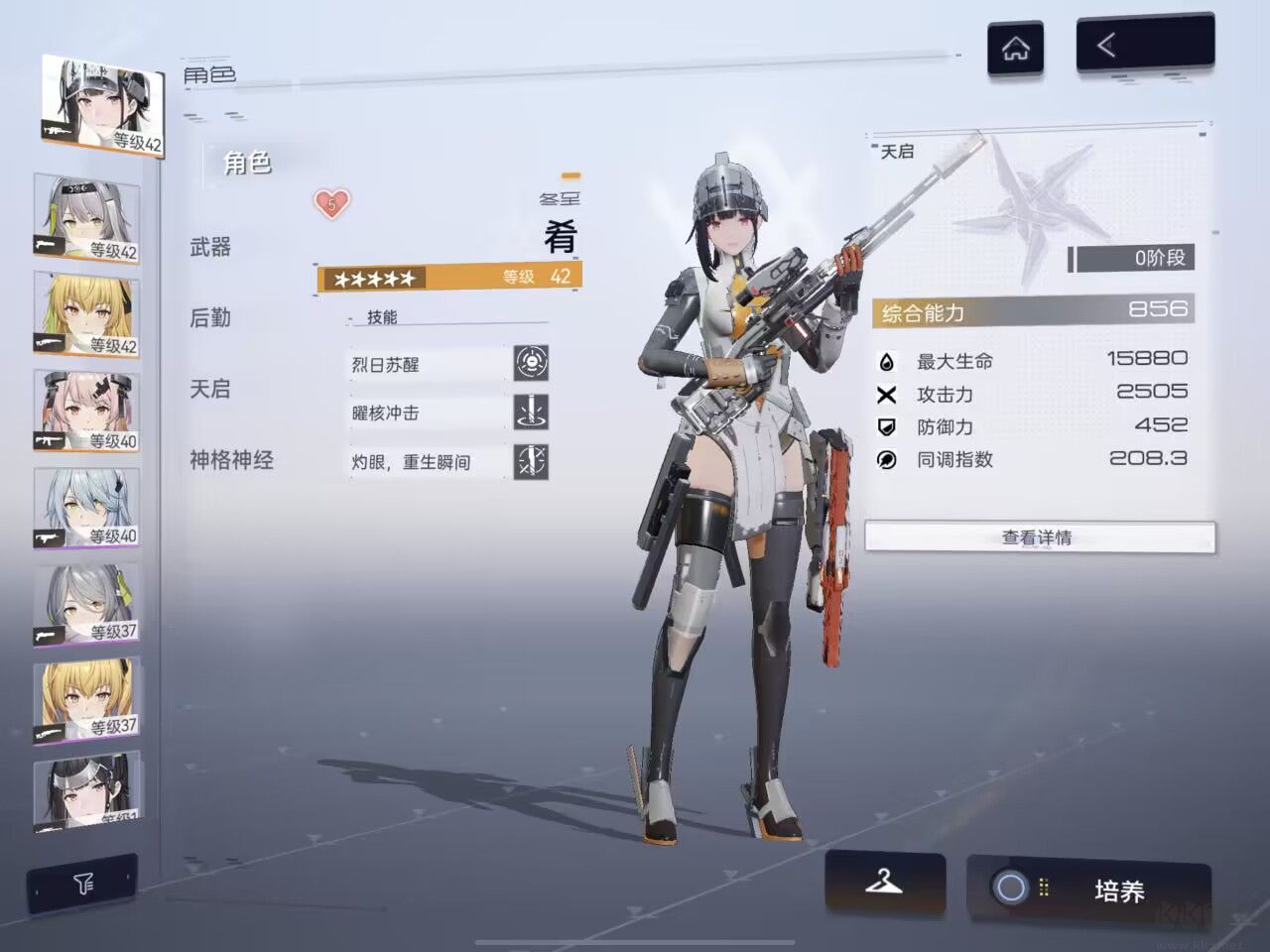Select the 曜核冲击 skill icon
This screenshot has height=952, width=1270.
tap(533, 412)
